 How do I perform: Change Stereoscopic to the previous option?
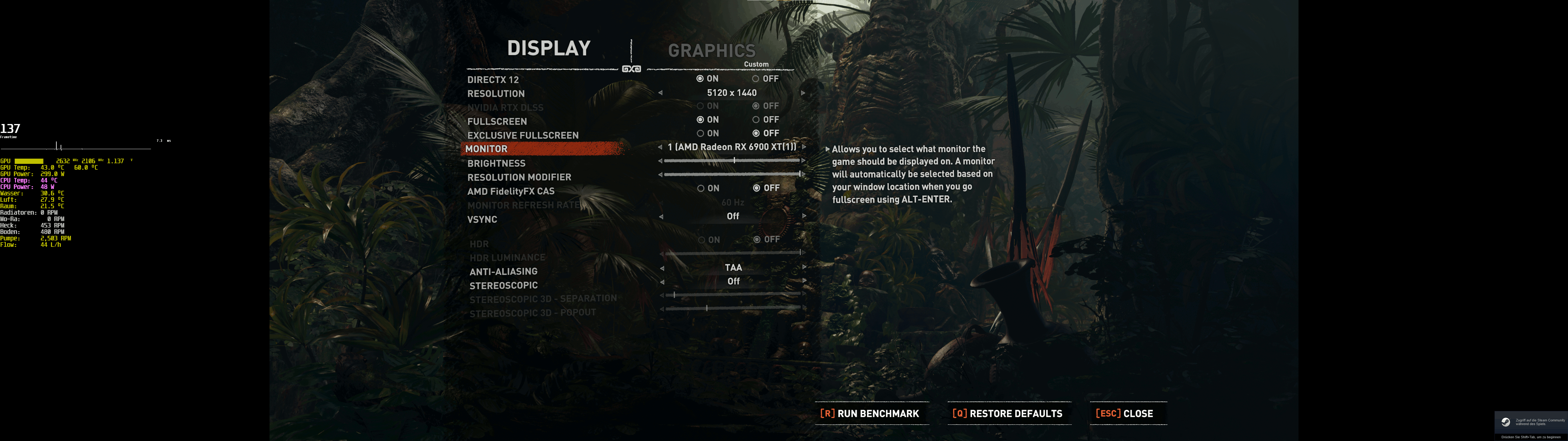point(661,281)
